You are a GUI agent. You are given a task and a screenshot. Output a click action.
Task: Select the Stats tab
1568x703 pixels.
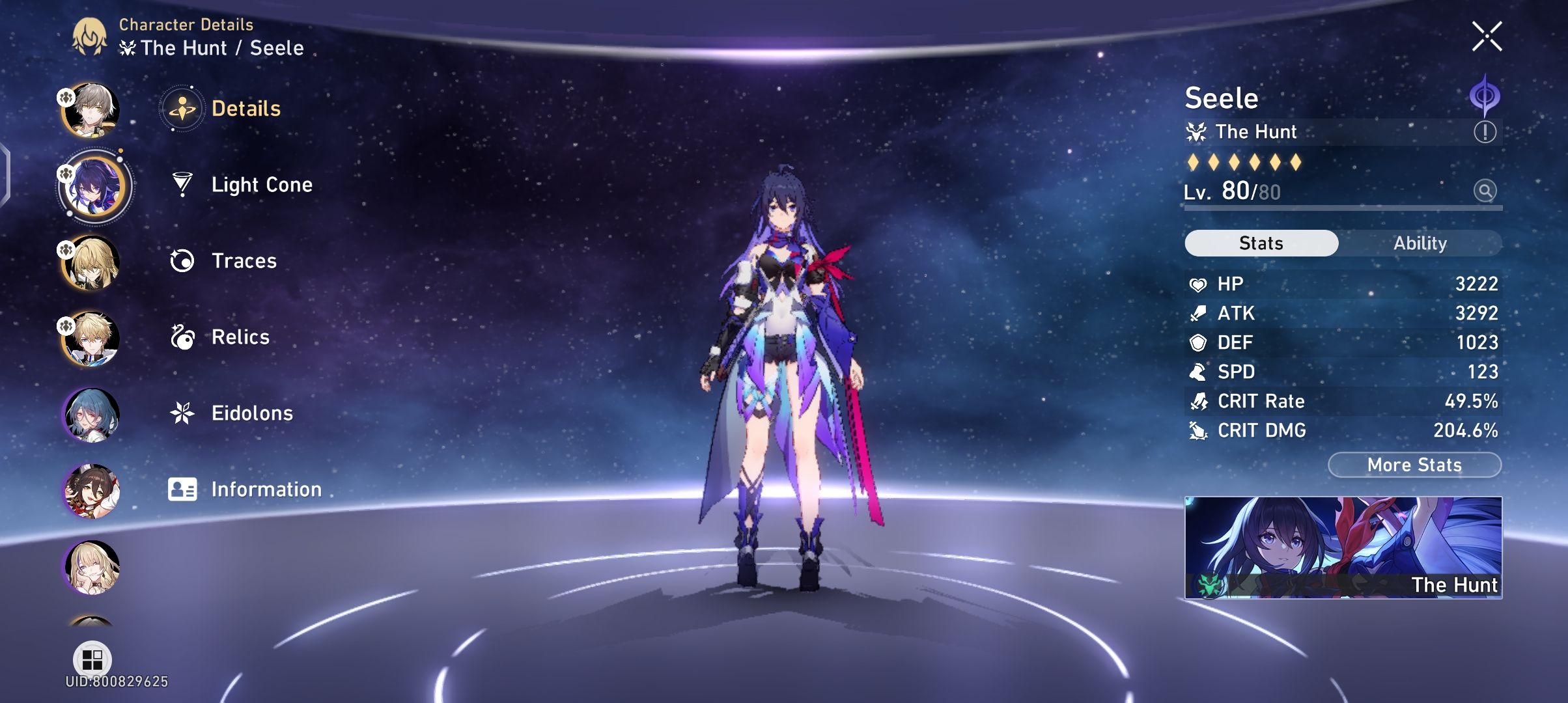point(1260,242)
